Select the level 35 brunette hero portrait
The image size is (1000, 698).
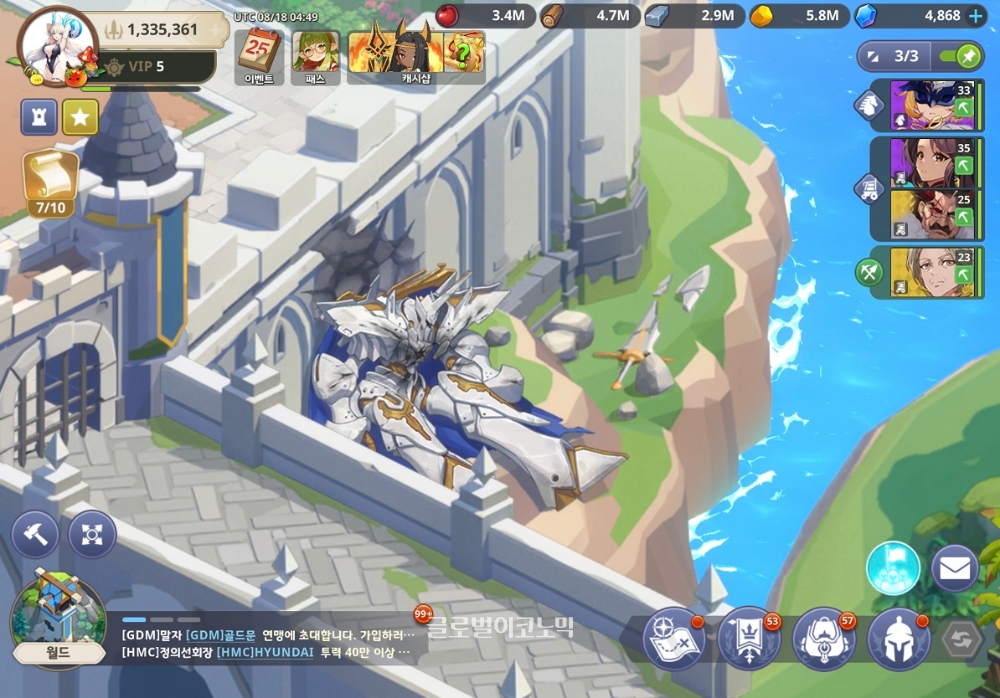tap(931, 162)
